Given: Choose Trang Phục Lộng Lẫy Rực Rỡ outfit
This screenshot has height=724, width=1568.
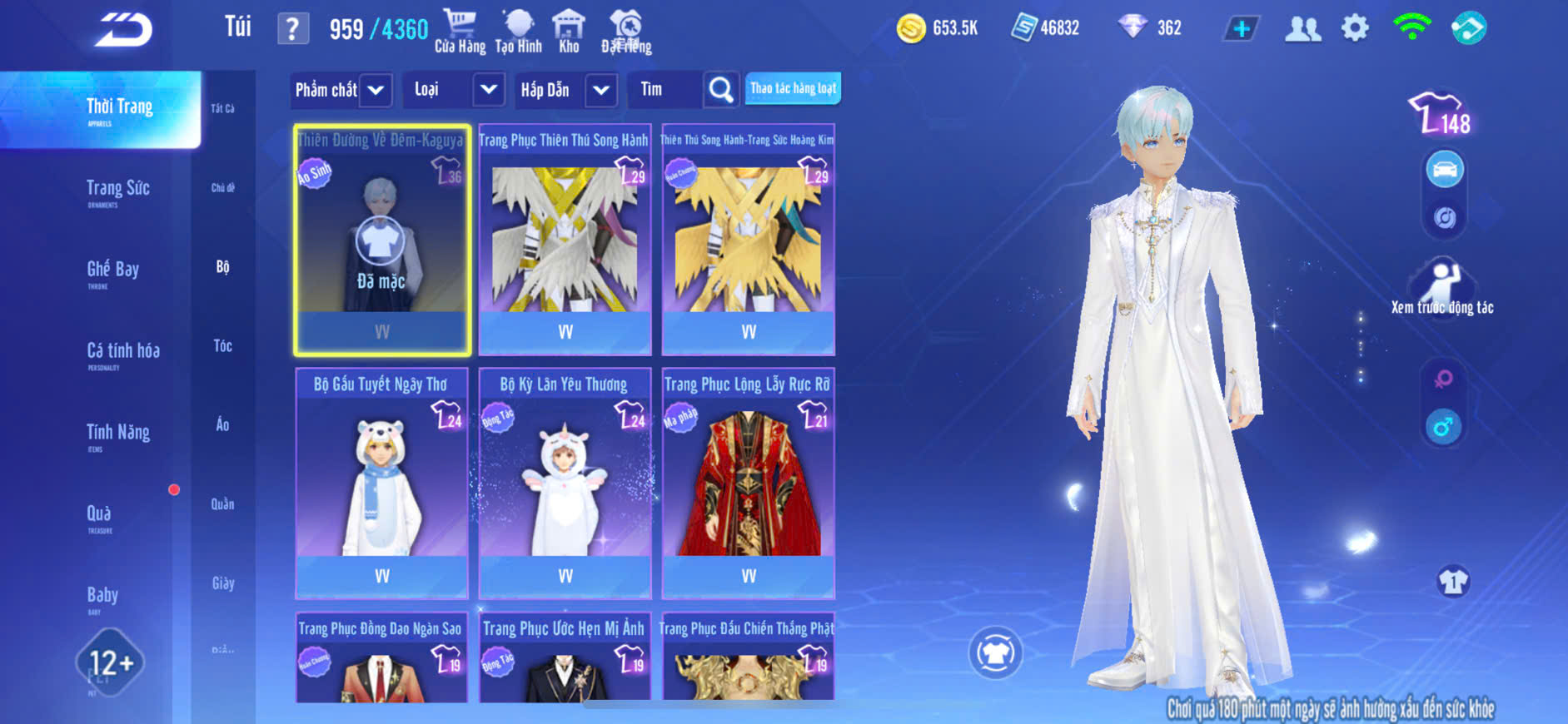Looking at the screenshot, I should [748, 483].
